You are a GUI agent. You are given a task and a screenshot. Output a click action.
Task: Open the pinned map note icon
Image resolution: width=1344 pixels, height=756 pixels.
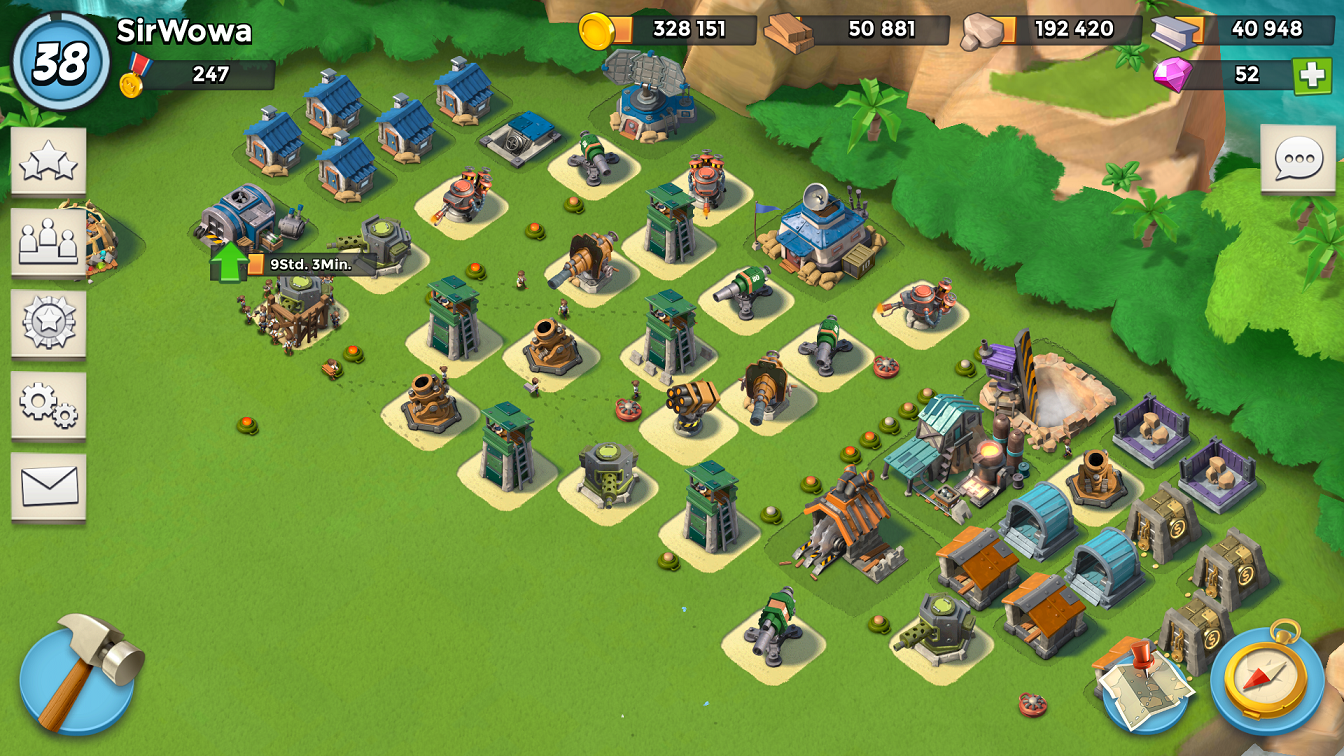pyautogui.click(x=1144, y=684)
